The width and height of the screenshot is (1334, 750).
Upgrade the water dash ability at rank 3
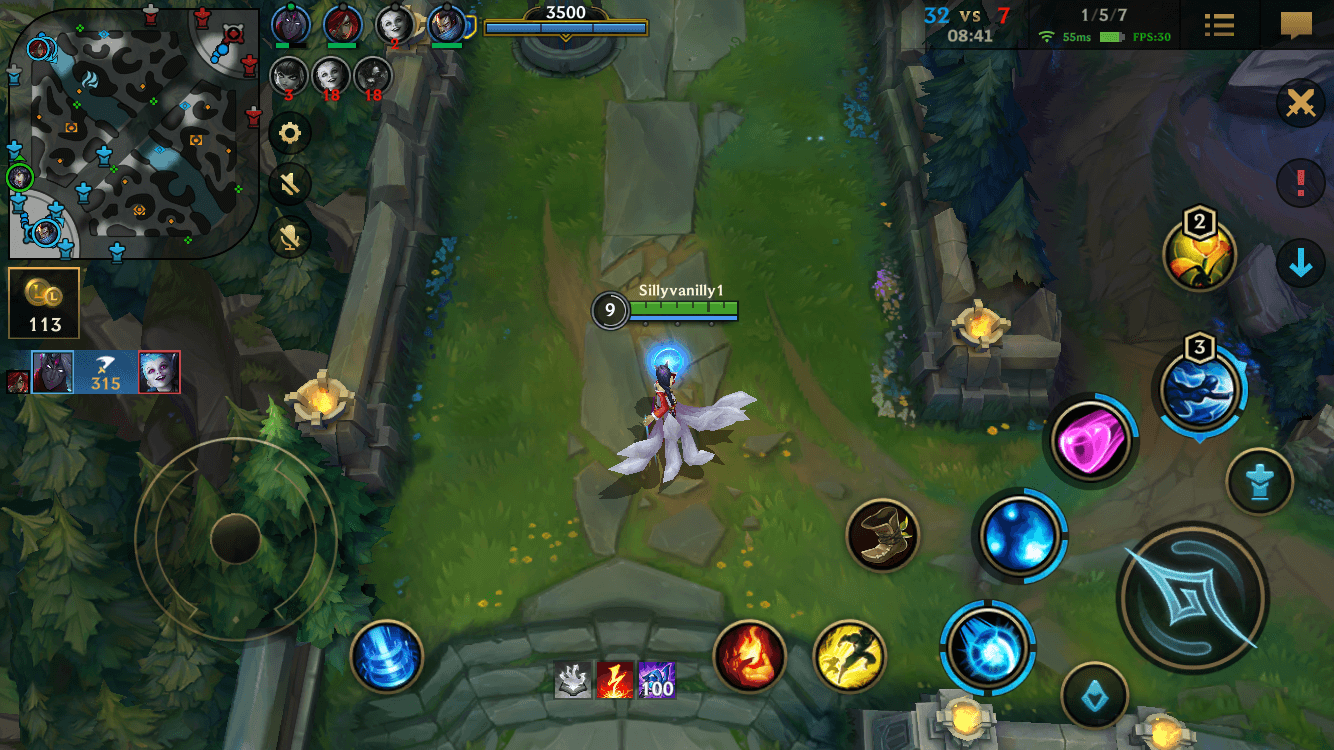(x=1199, y=390)
